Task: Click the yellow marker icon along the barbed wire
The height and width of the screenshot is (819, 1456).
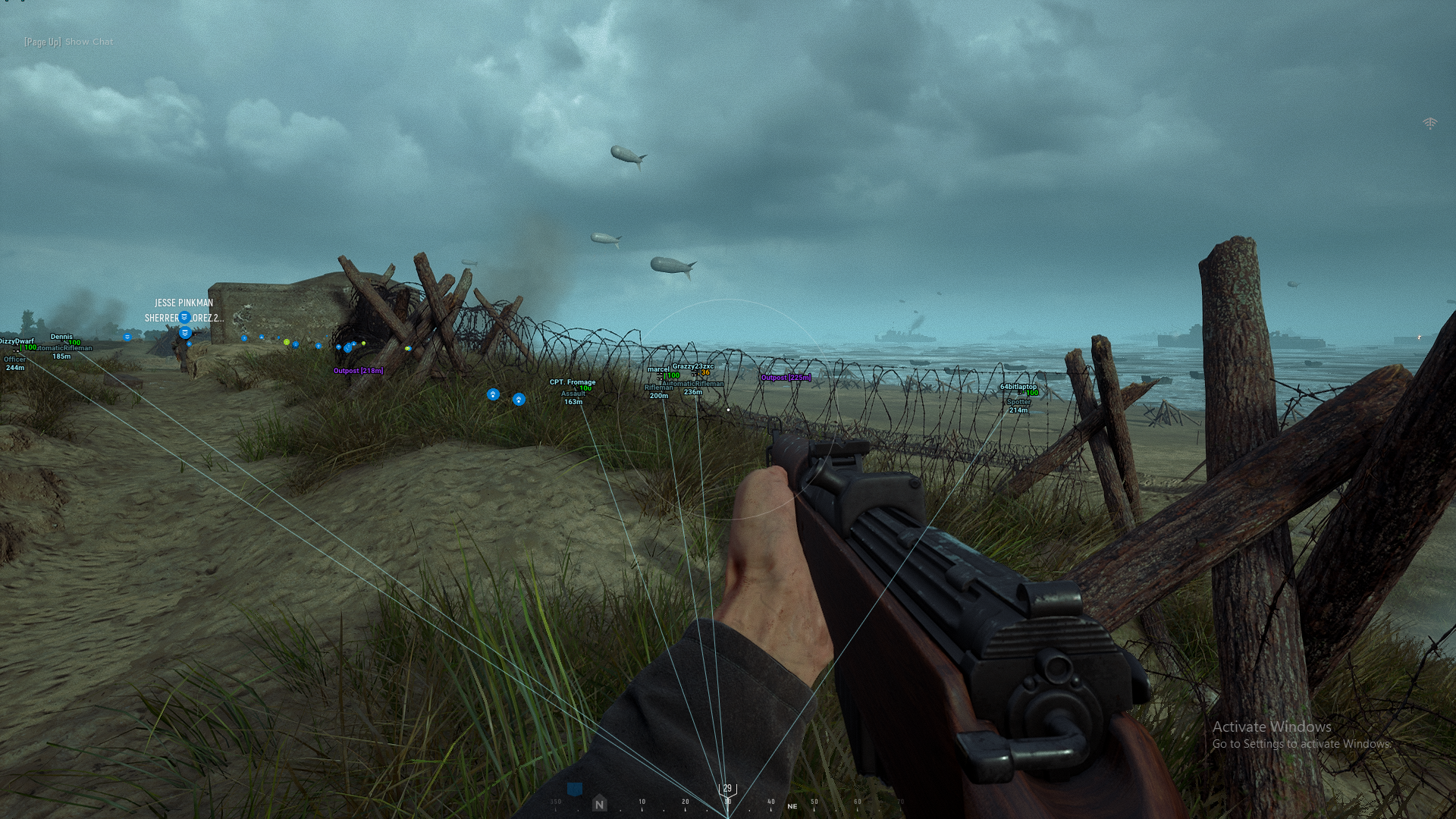Action: [363, 344]
